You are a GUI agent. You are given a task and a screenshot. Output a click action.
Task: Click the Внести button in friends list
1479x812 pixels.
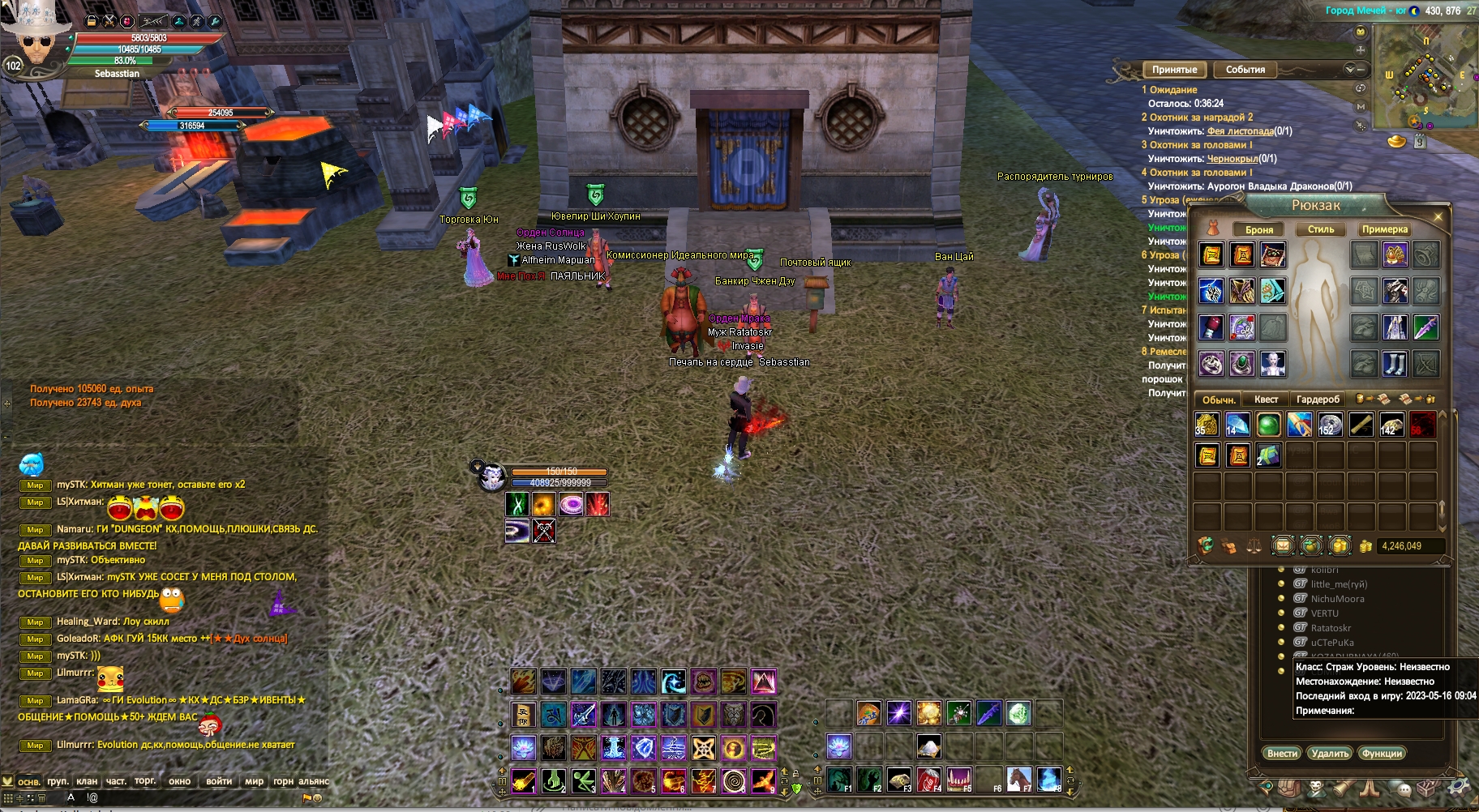pyautogui.click(x=1282, y=754)
